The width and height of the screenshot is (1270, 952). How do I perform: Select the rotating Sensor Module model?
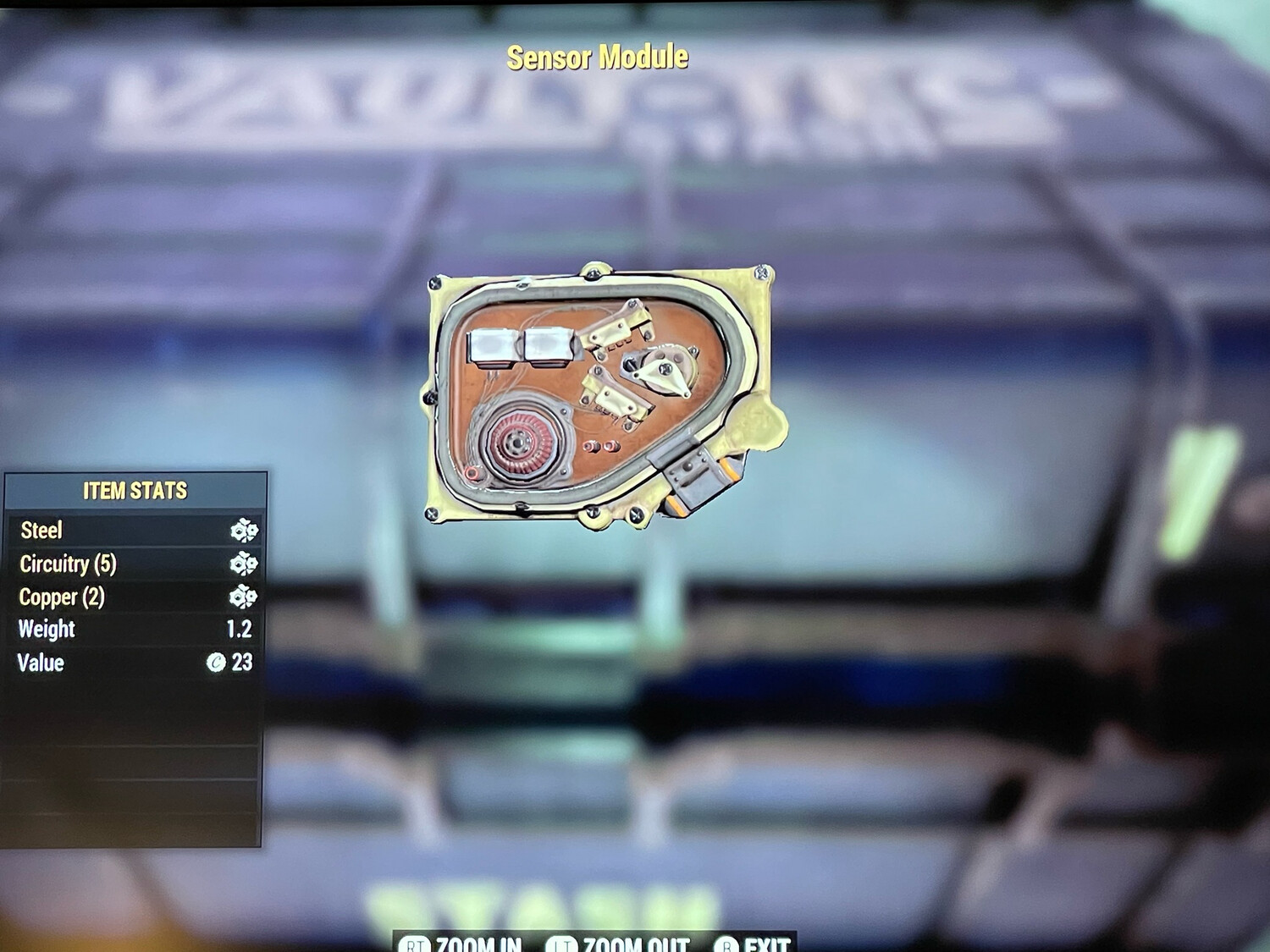point(601,393)
